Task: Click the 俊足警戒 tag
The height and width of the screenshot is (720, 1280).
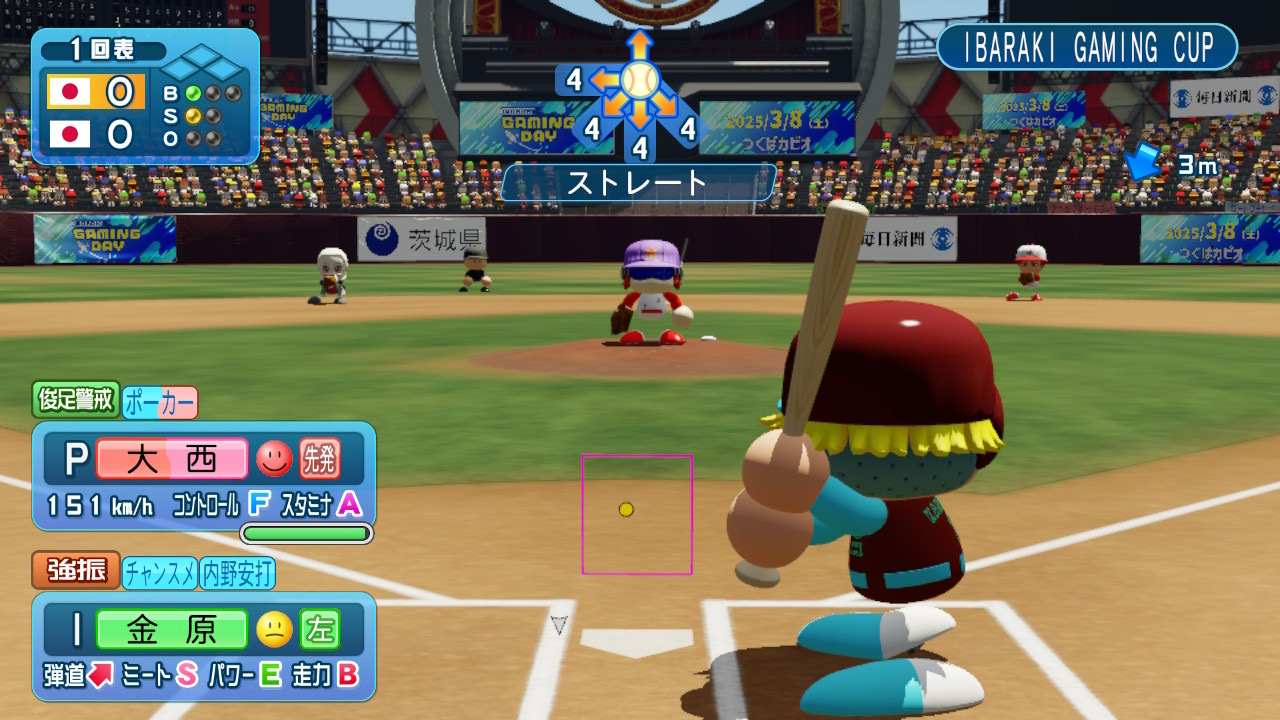Action: coord(76,401)
